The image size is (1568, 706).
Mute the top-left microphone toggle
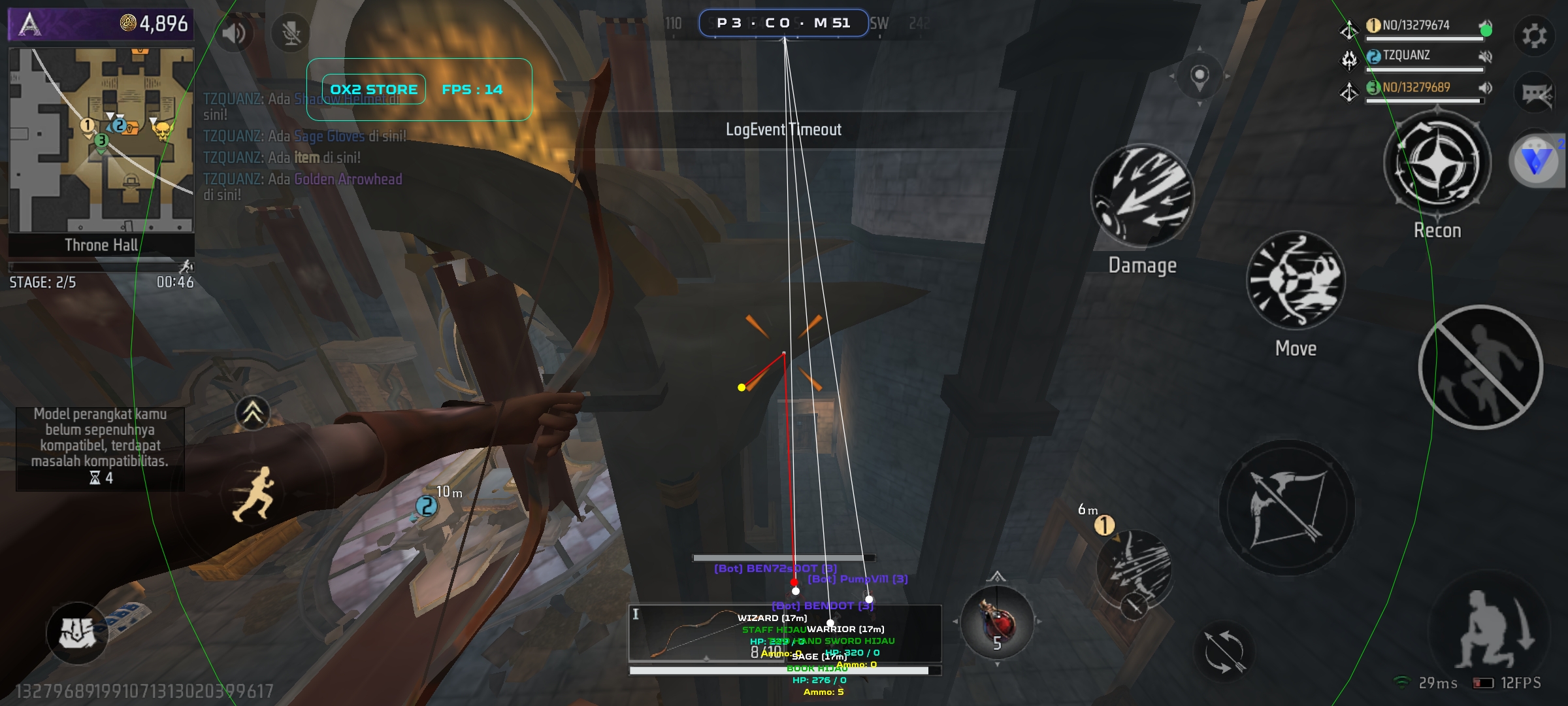click(x=289, y=31)
